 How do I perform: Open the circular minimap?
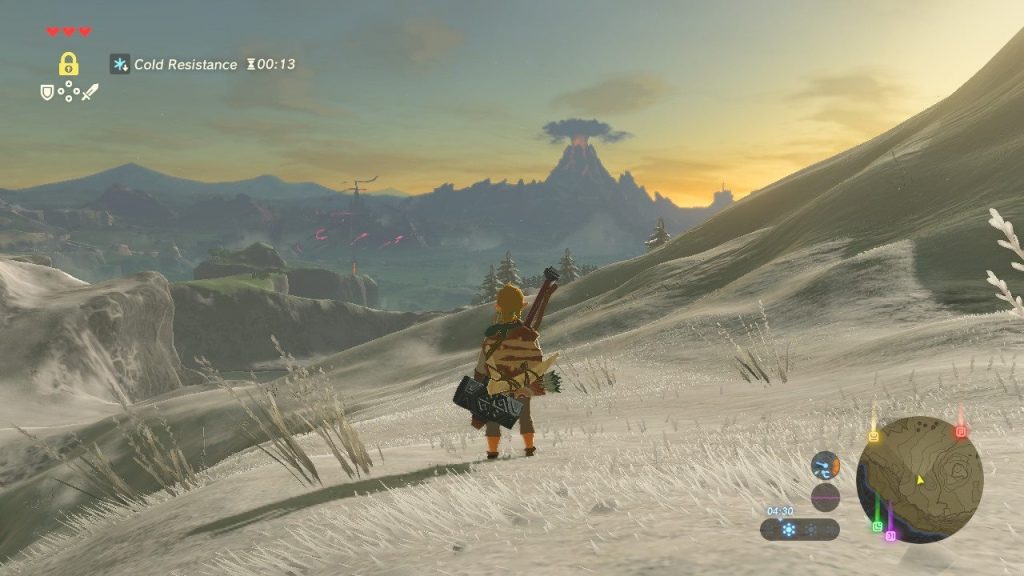click(x=920, y=479)
